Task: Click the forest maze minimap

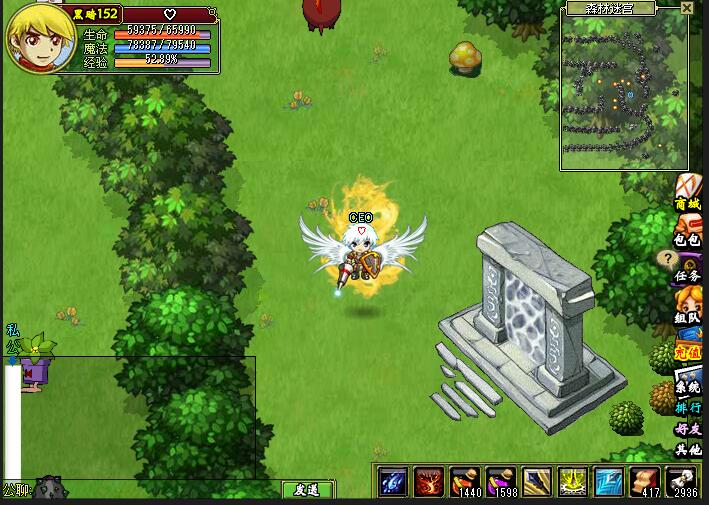Action: click(x=624, y=92)
